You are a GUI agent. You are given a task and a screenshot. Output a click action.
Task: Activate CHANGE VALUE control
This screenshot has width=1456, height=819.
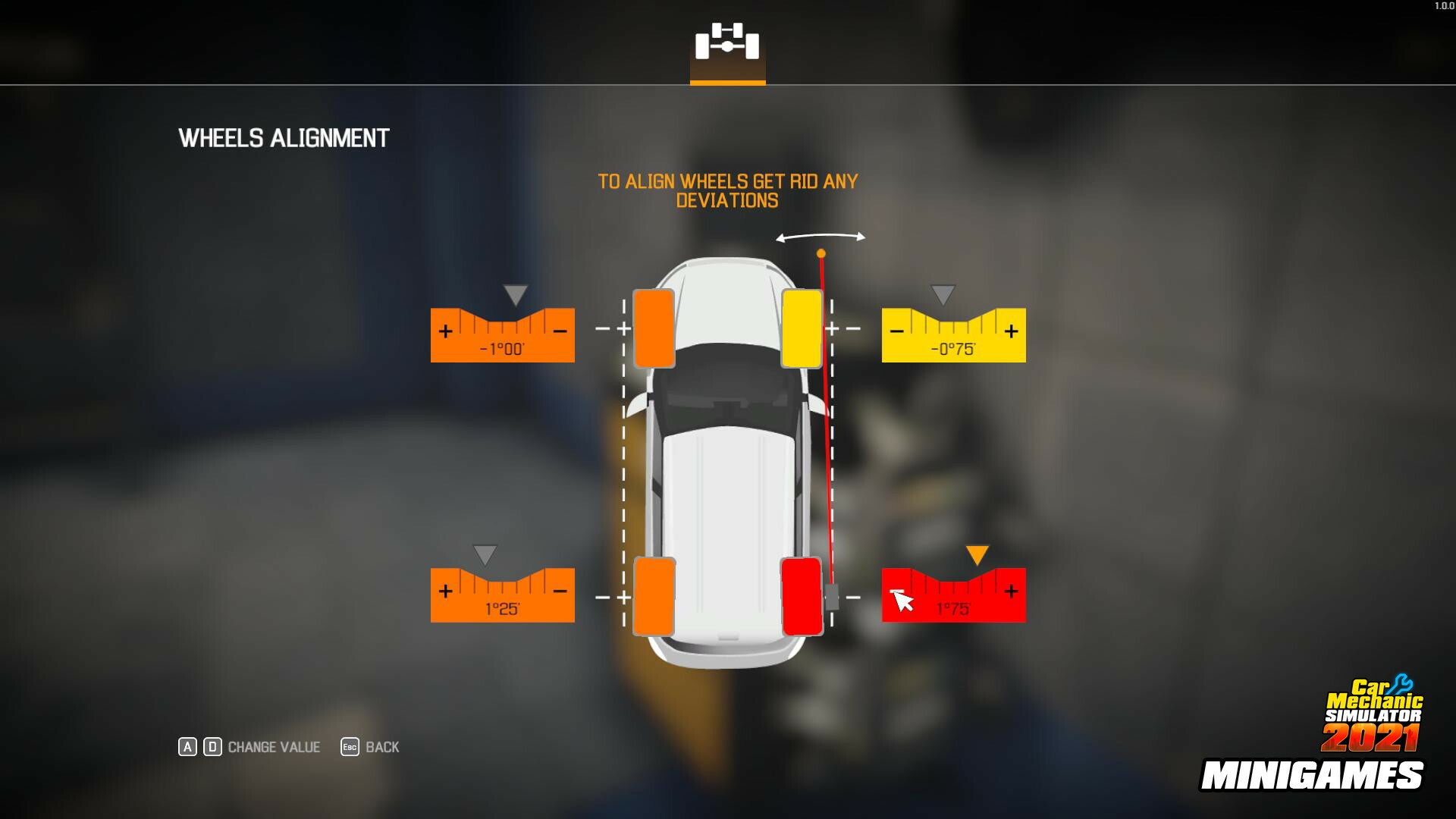pyautogui.click(x=273, y=747)
